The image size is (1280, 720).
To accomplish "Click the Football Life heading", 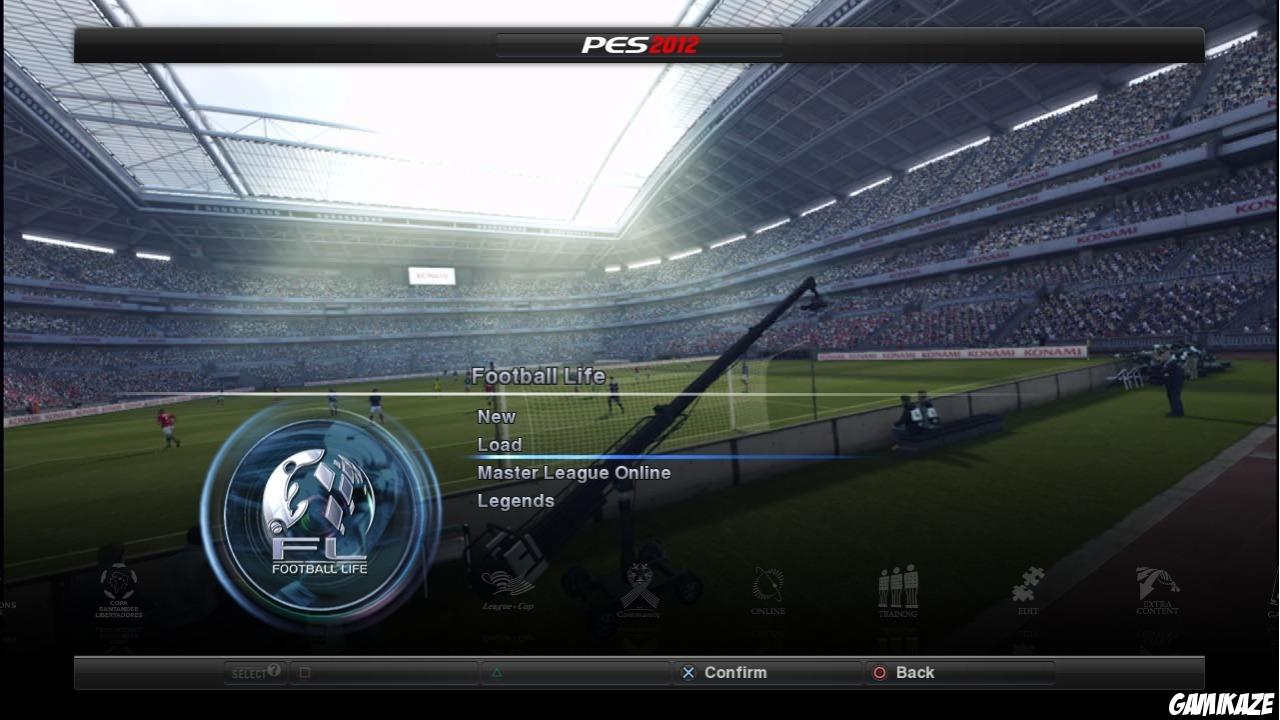I will (539, 377).
